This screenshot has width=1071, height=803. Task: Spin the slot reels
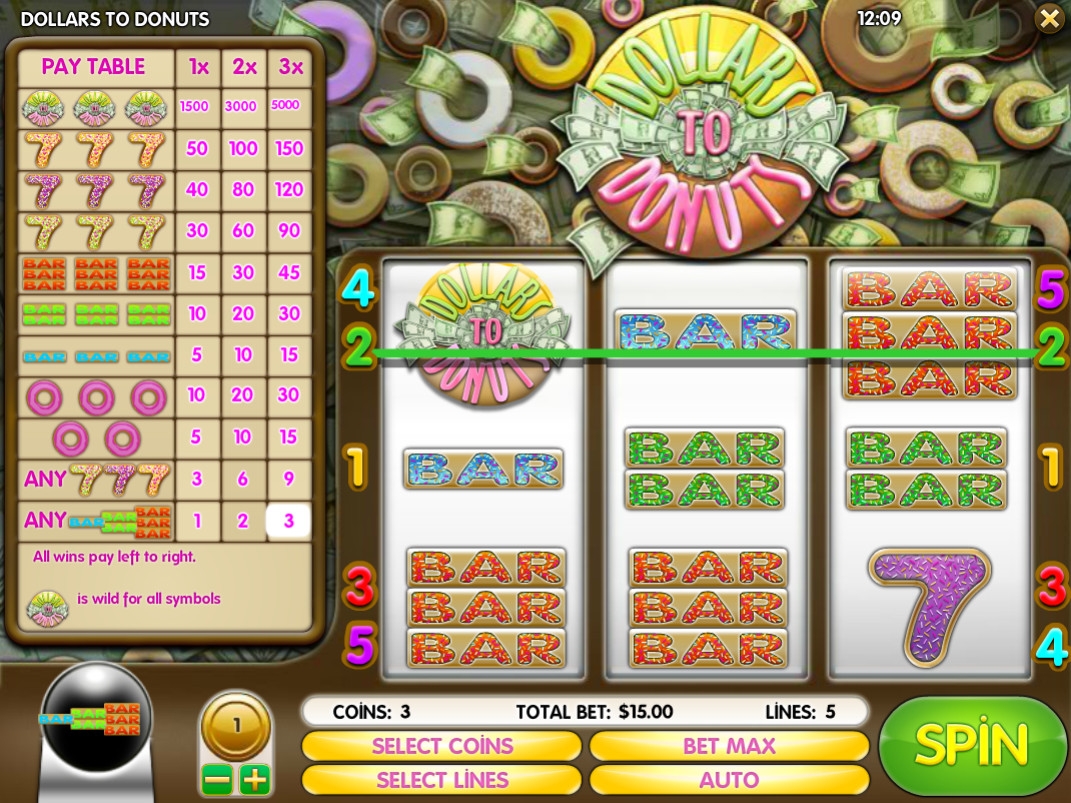[971, 745]
